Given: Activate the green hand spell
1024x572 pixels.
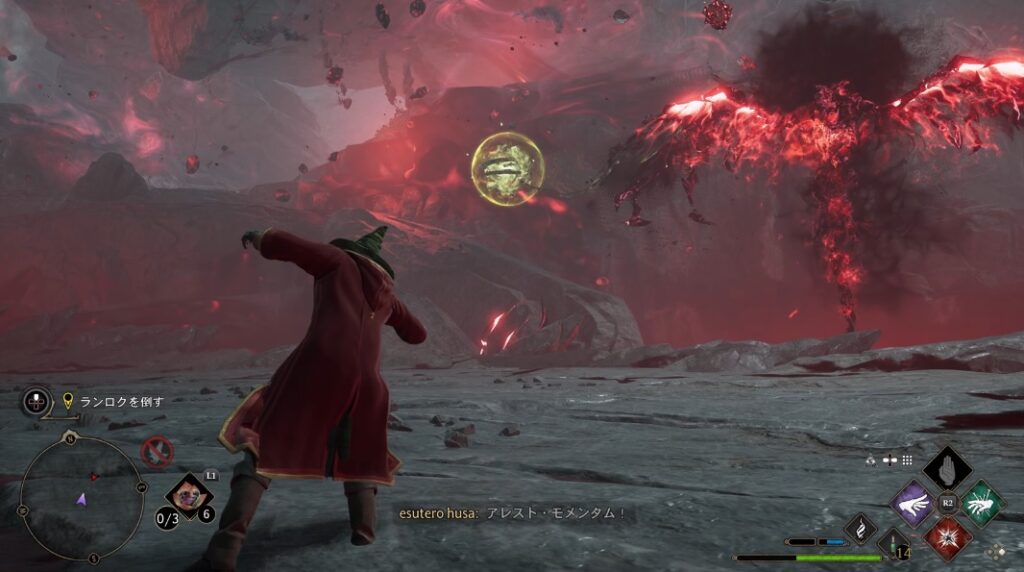Looking at the screenshot, I should pos(982,502).
